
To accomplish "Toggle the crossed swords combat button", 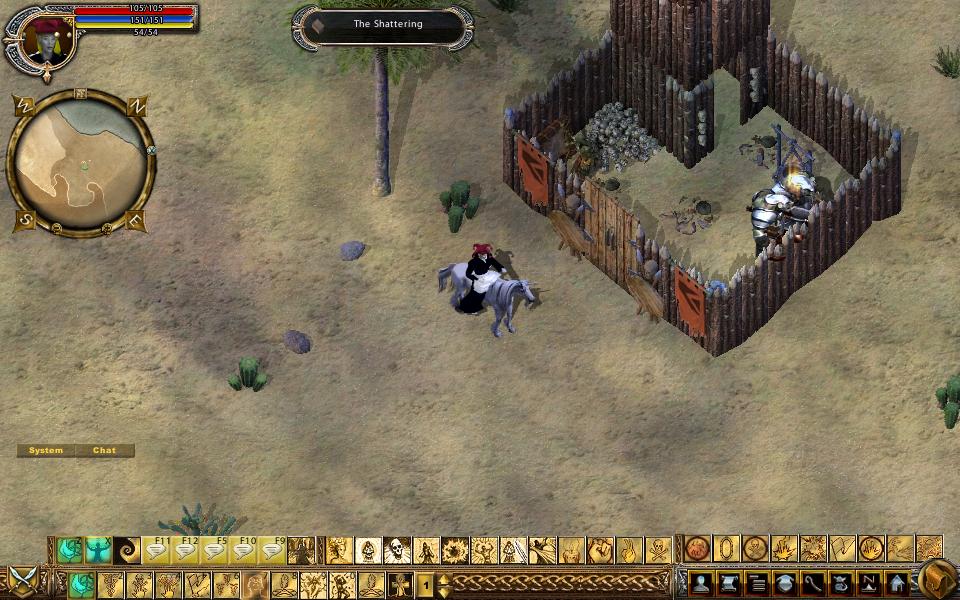I will 22,580.
